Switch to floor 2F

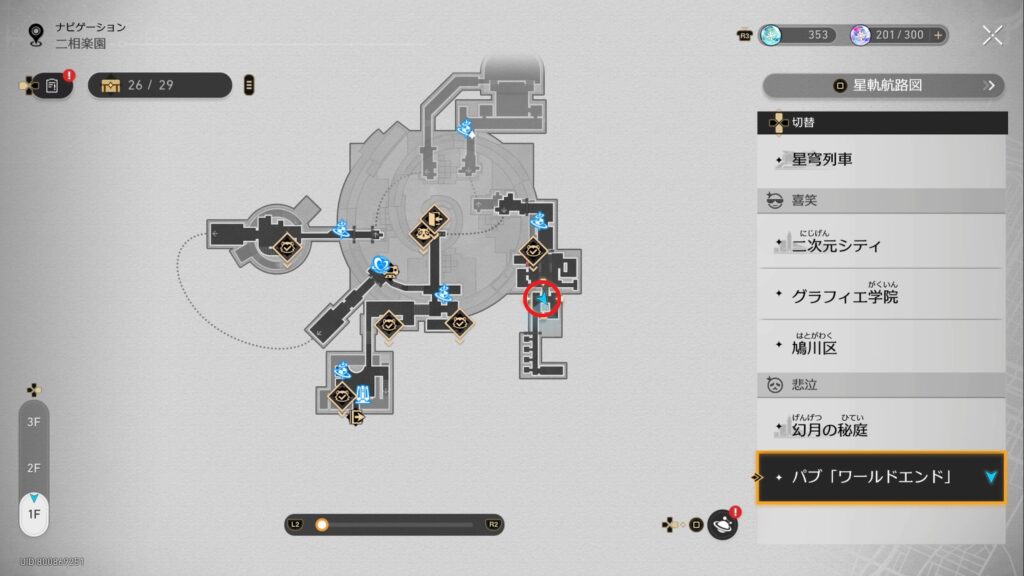[x=33, y=468]
